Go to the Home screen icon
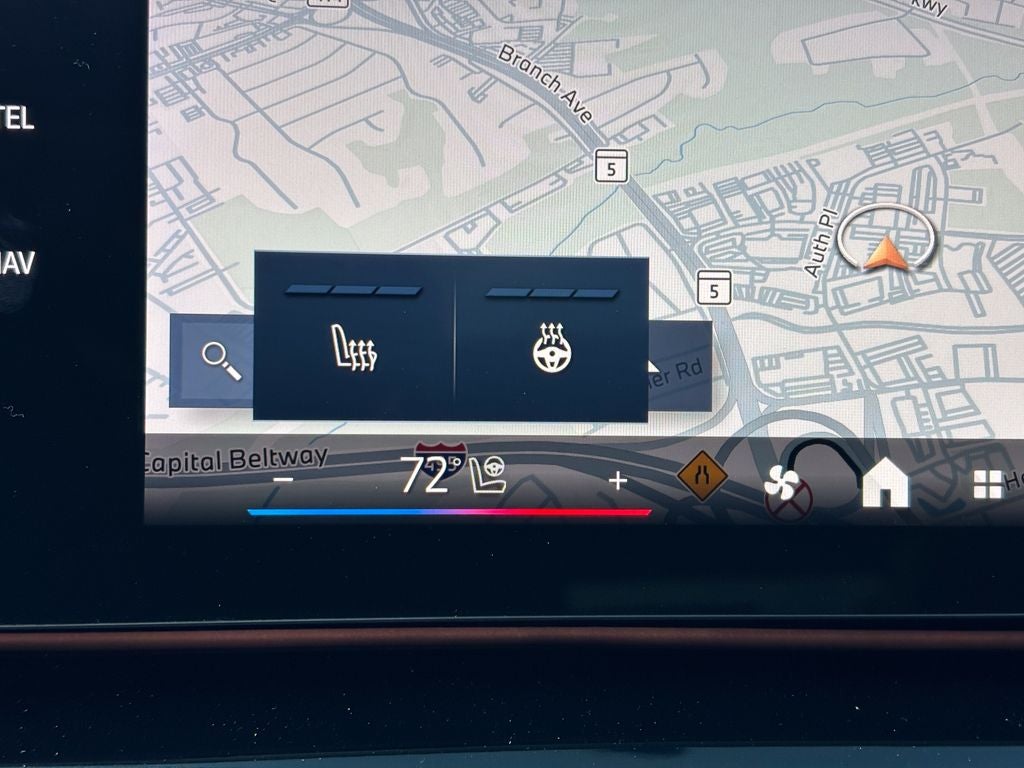The width and height of the screenshot is (1024, 768). 886,485
